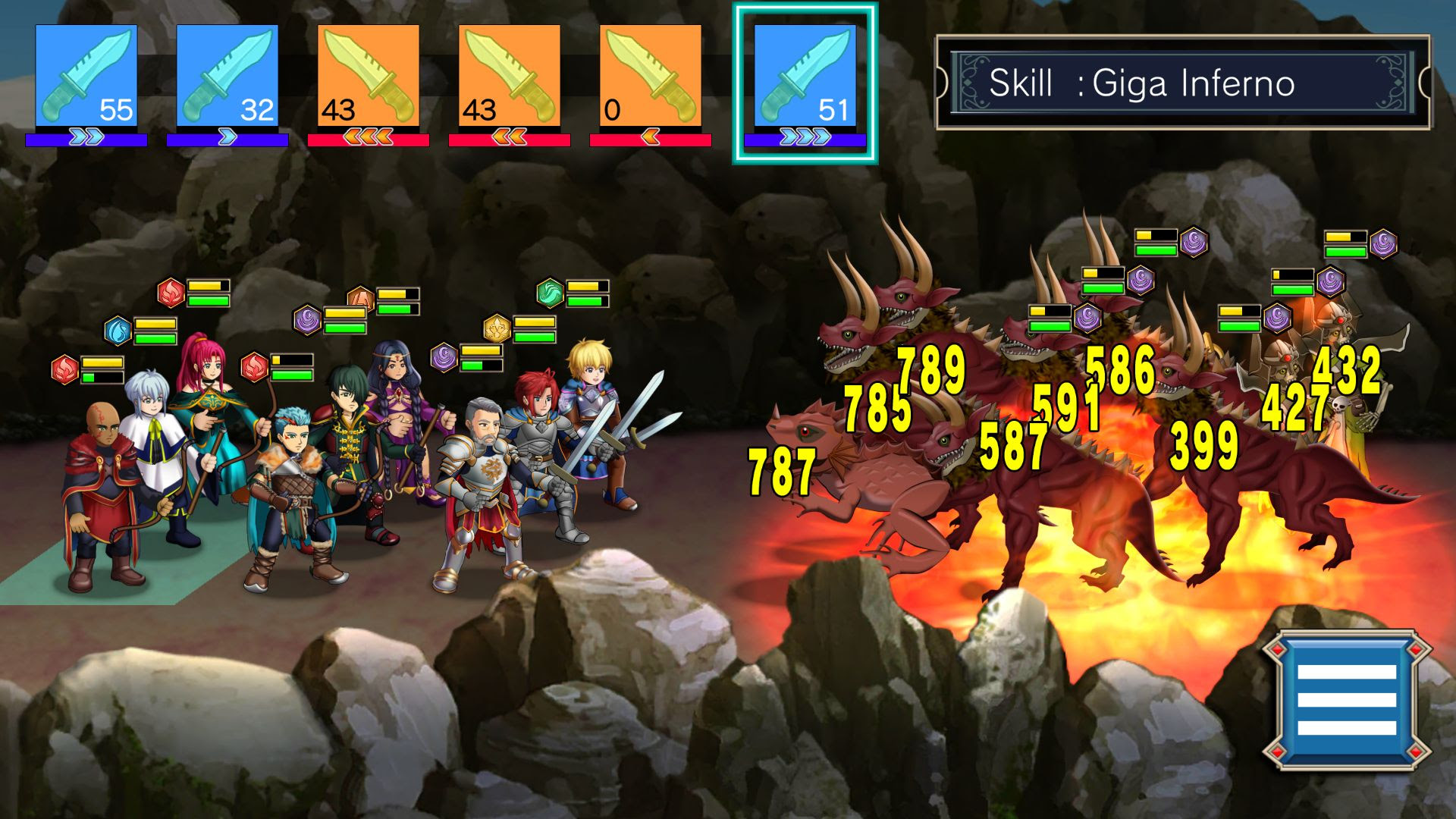Select the orange 43 card with two arrows
Viewport: 1456px width, 819px height.
point(510,77)
